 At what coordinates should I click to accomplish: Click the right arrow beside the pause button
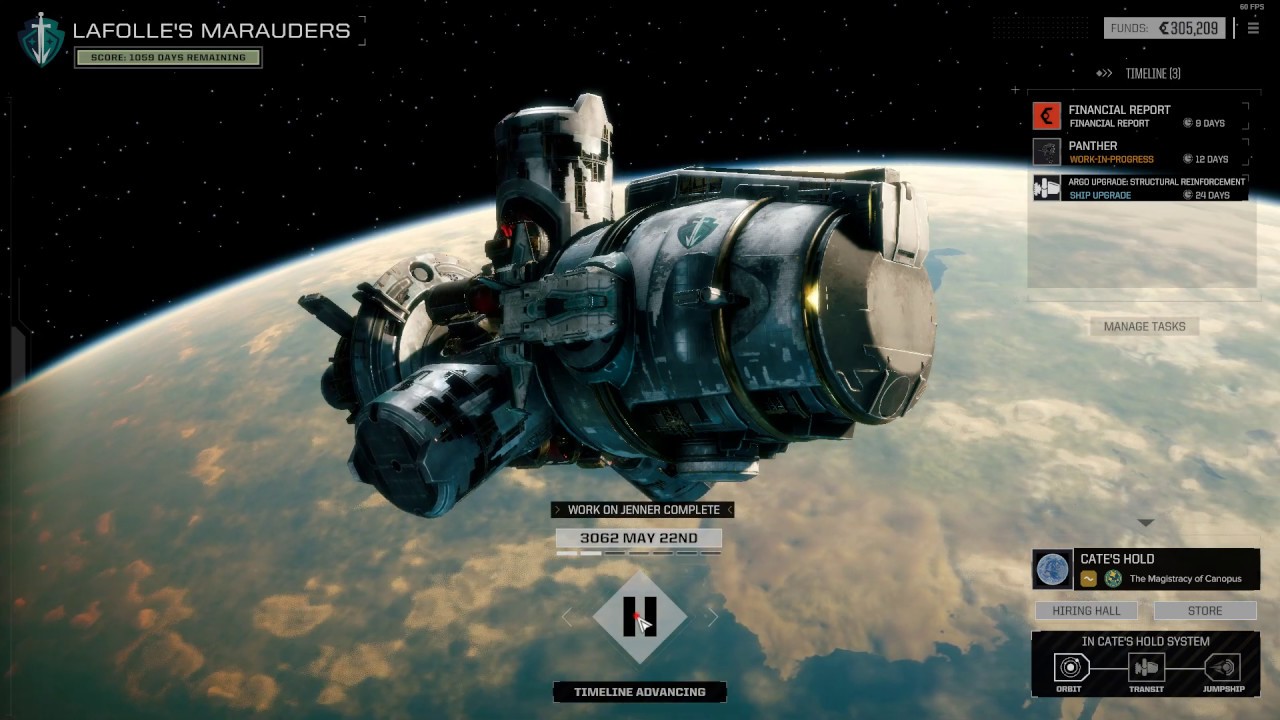[x=712, y=617]
